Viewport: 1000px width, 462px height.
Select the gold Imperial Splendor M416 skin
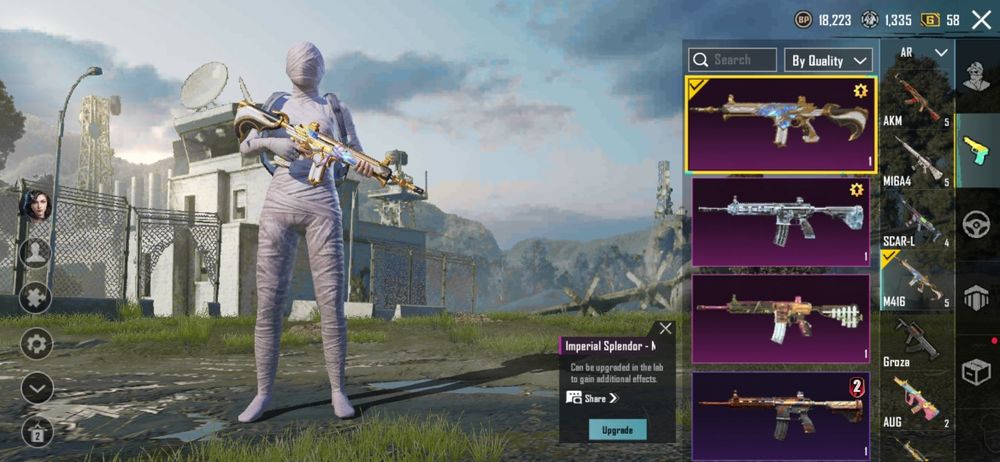[780, 124]
